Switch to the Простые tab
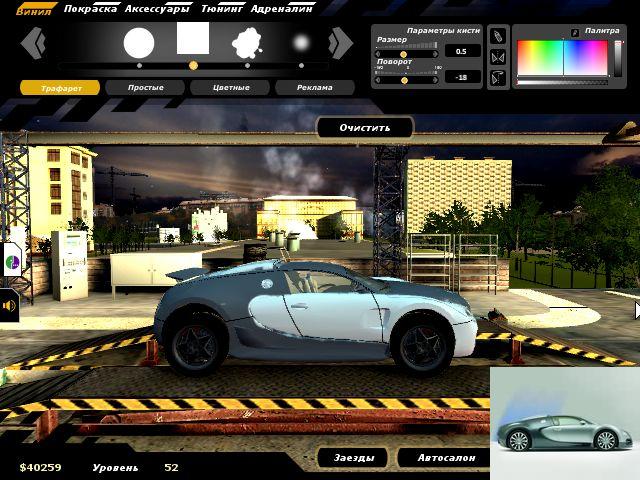The height and width of the screenshot is (480, 640). point(146,88)
